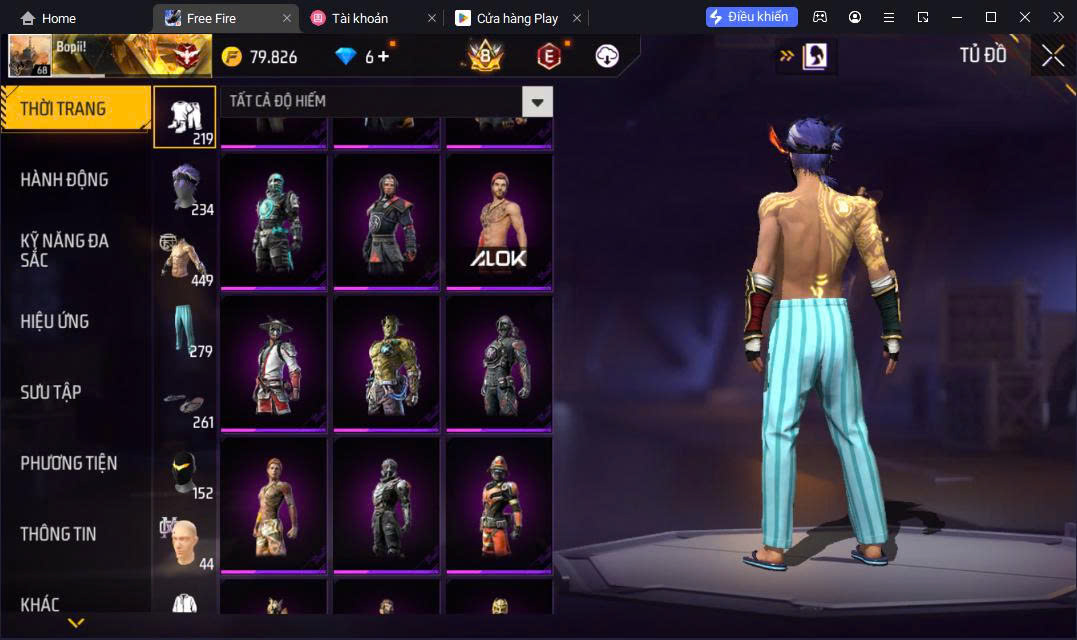Add more diamonds with plus button
The height and width of the screenshot is (640, 1077).
[x=383, y=56]
